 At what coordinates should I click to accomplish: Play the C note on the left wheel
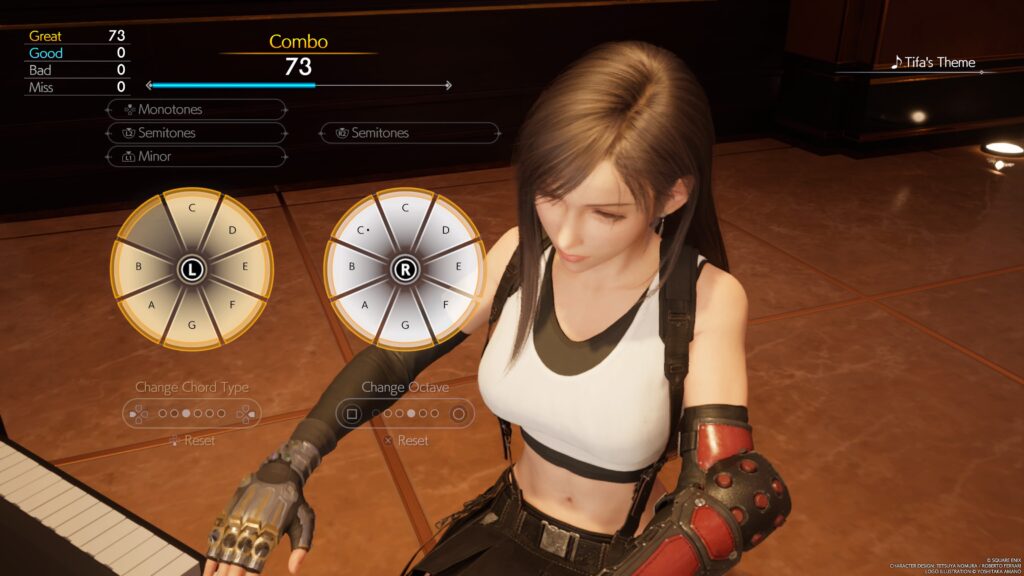point(191,209)
